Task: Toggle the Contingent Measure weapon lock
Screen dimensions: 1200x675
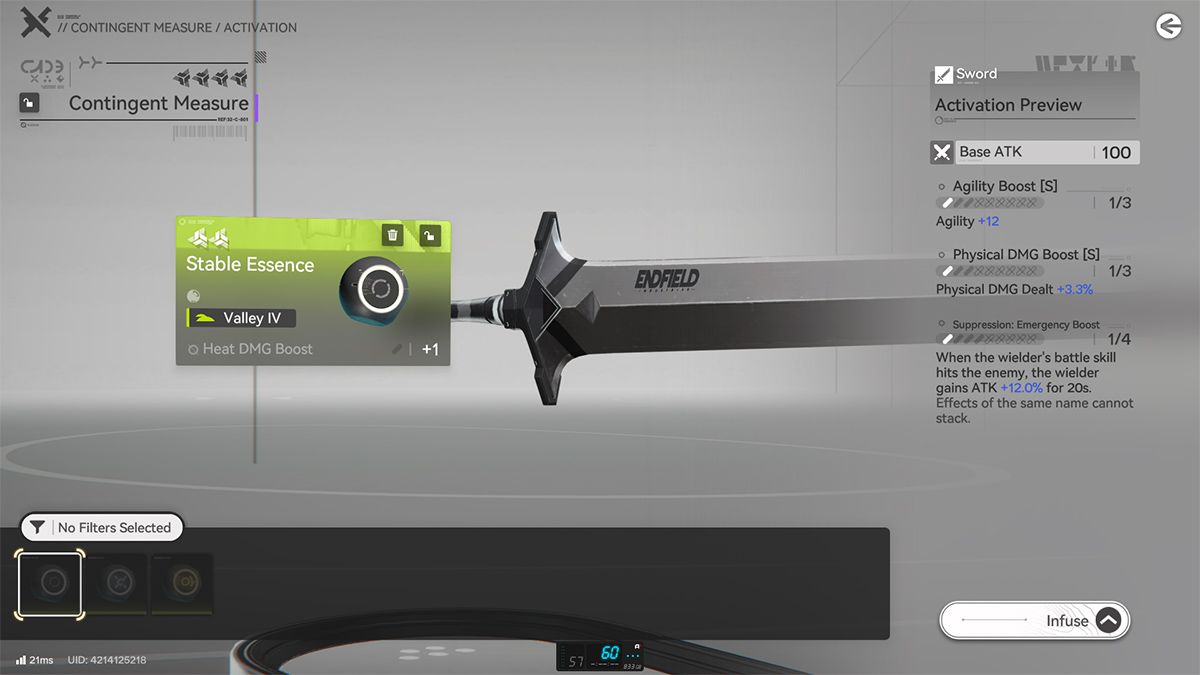Action: coord(30,103)
